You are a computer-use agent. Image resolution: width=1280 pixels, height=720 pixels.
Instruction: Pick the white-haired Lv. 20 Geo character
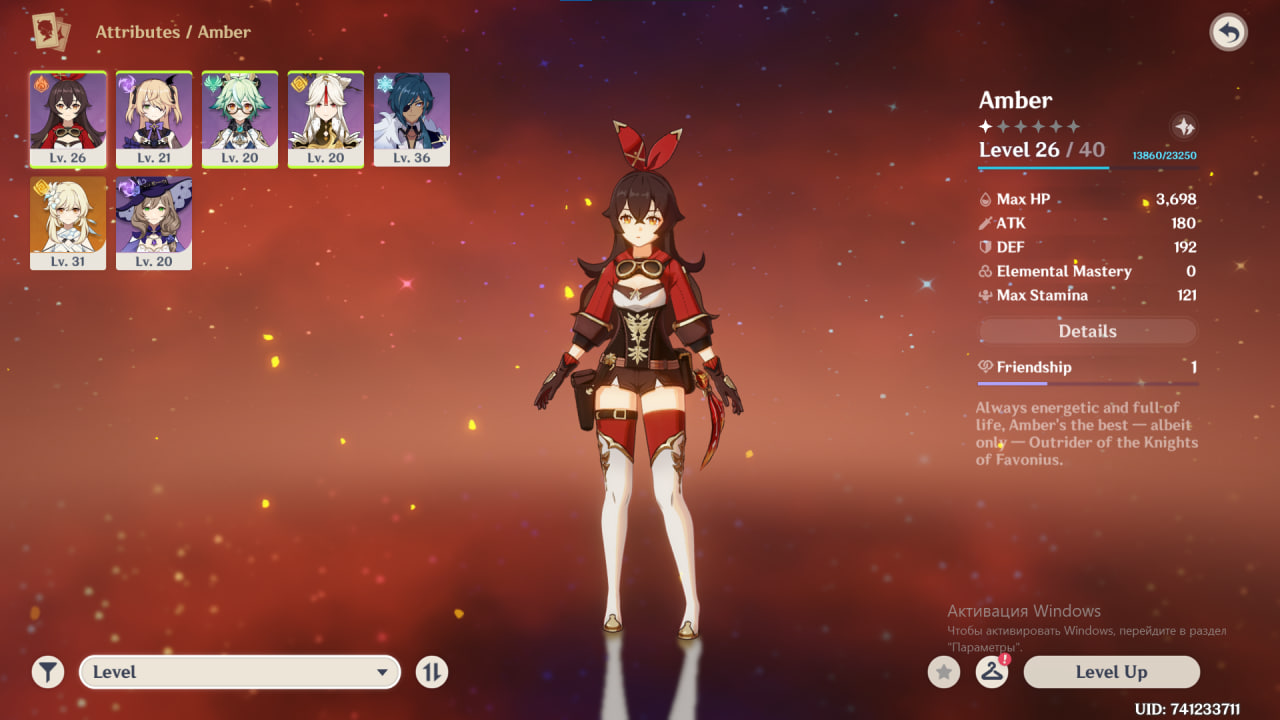click(326, 119)
